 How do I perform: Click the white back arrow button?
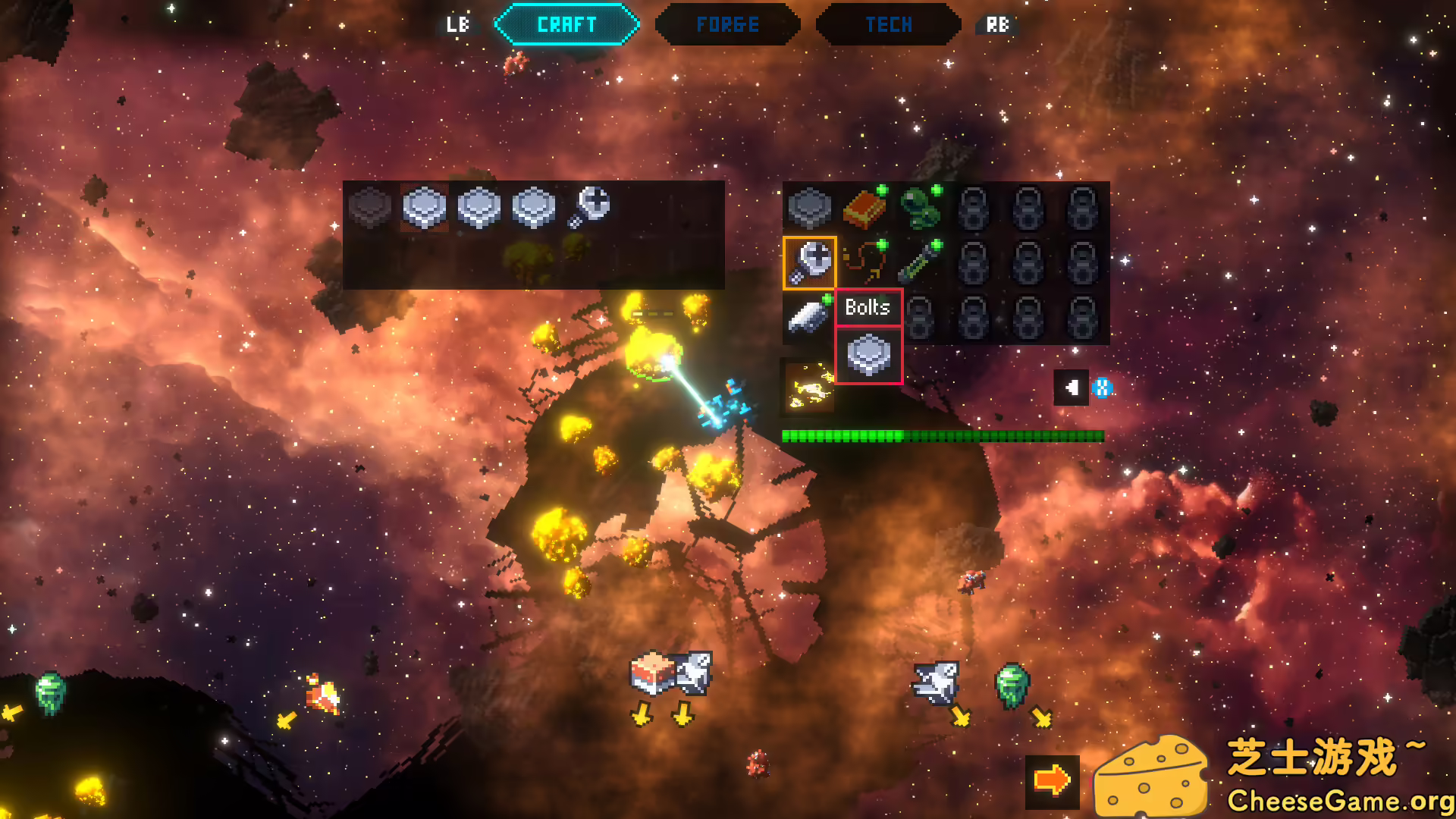pyautogui.click(x=1071, y=388)
